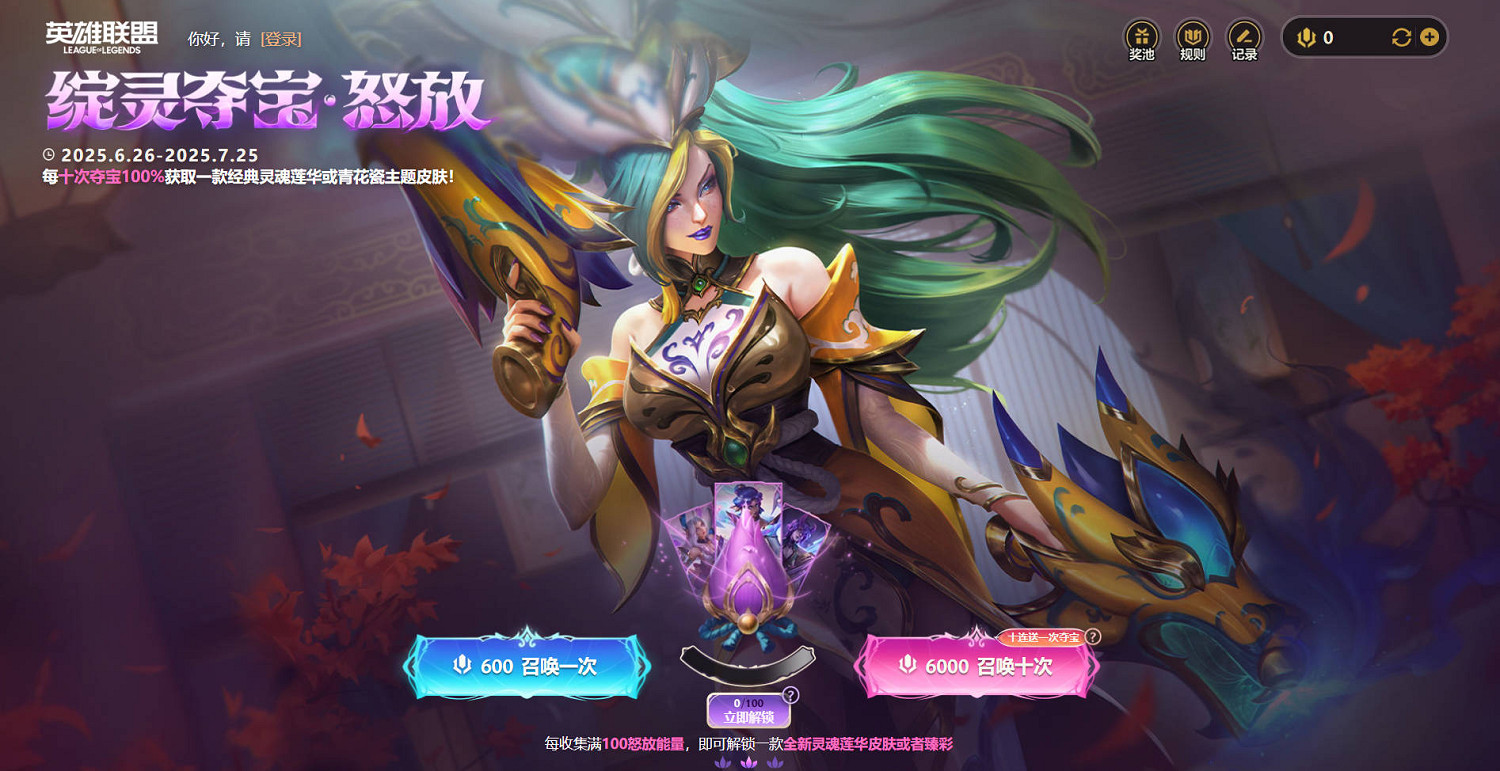This screenshot has width=1500, height=771.
Task: Select the left lotus indicator
Action: point(724,764)
